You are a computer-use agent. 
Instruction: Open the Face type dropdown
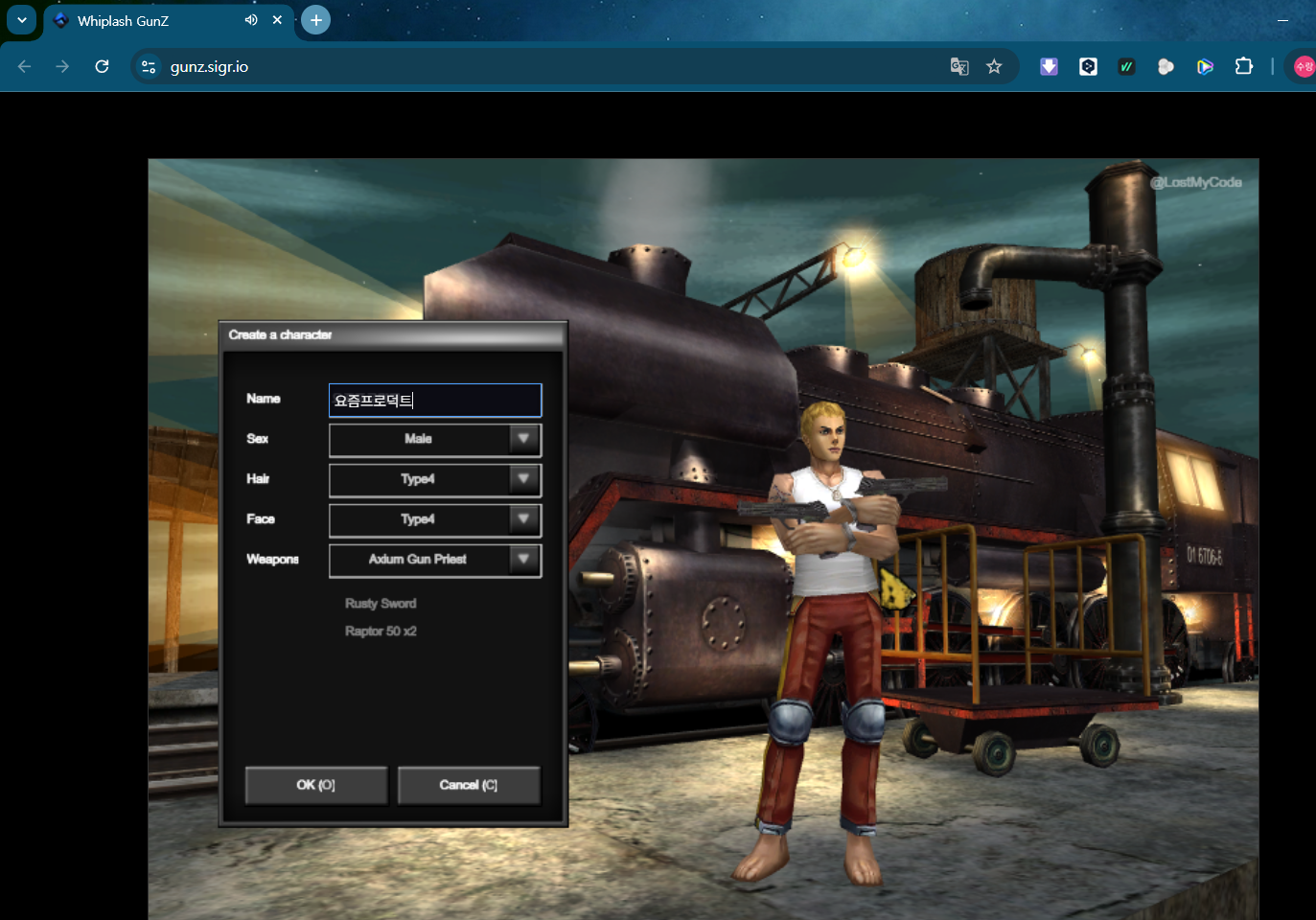pyautogui.click(x=434, y=520)
